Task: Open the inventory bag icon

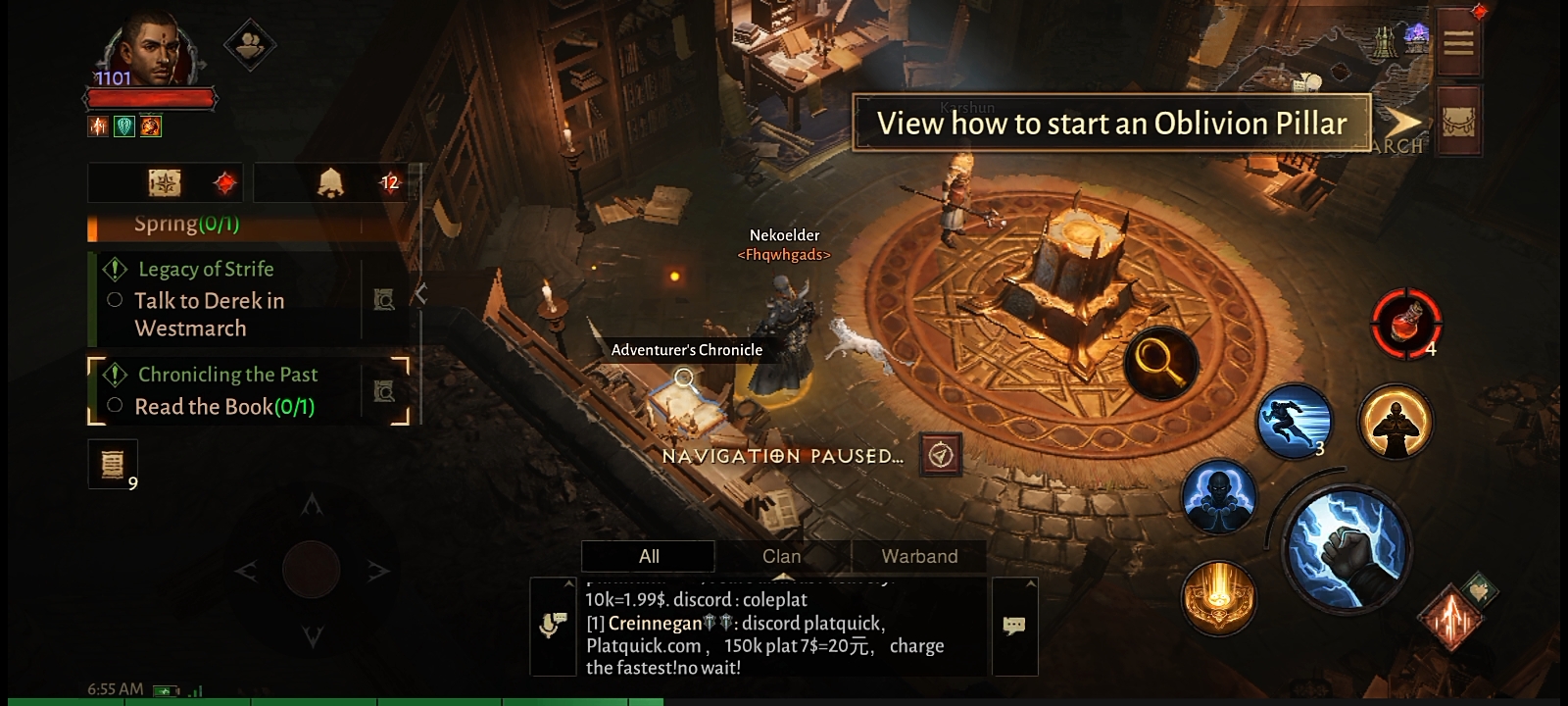Action: click(x=1457, y=121)
